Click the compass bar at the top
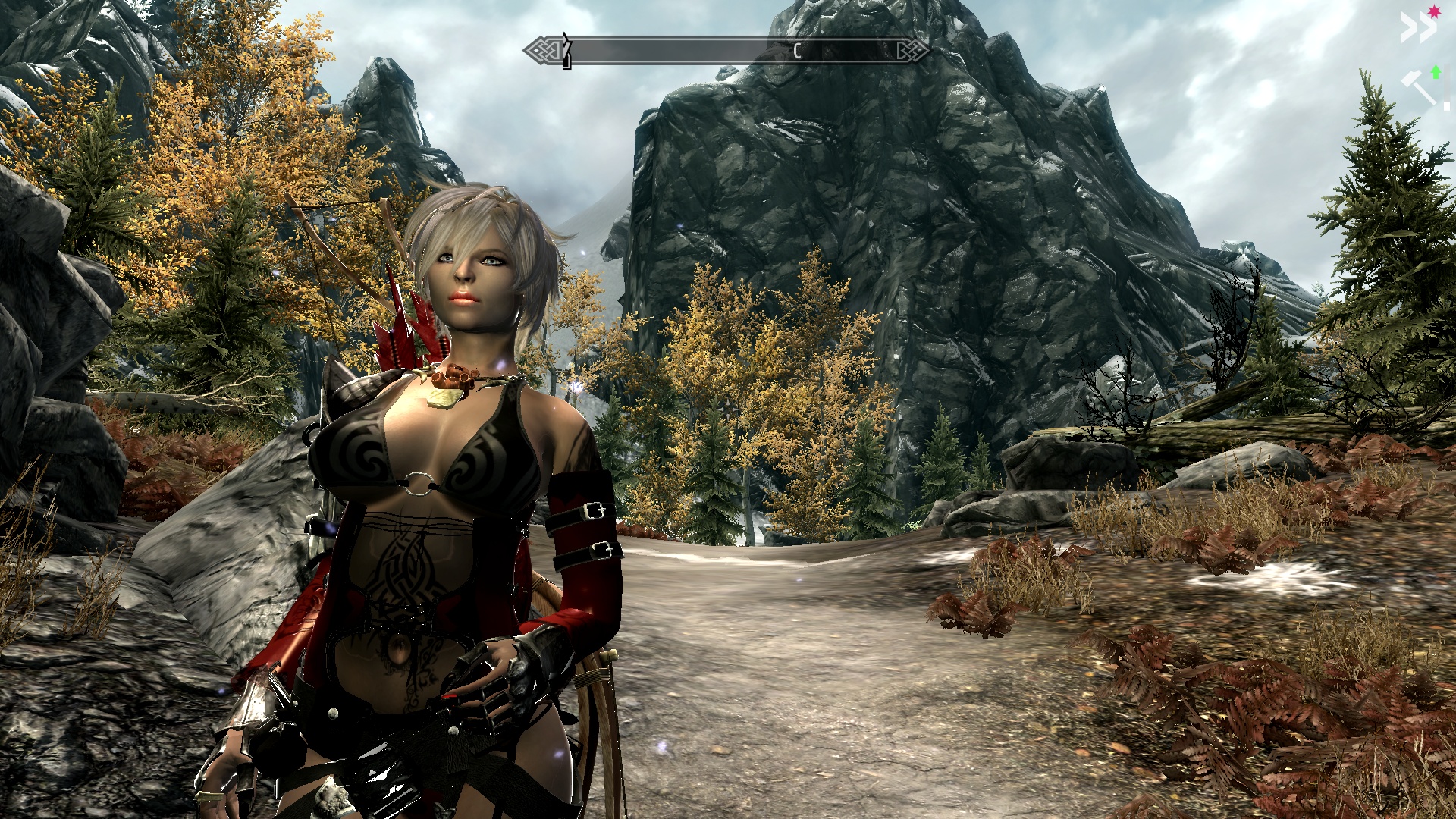The height and width of the screenshot is (819, 1456). (x=726, y=51)
